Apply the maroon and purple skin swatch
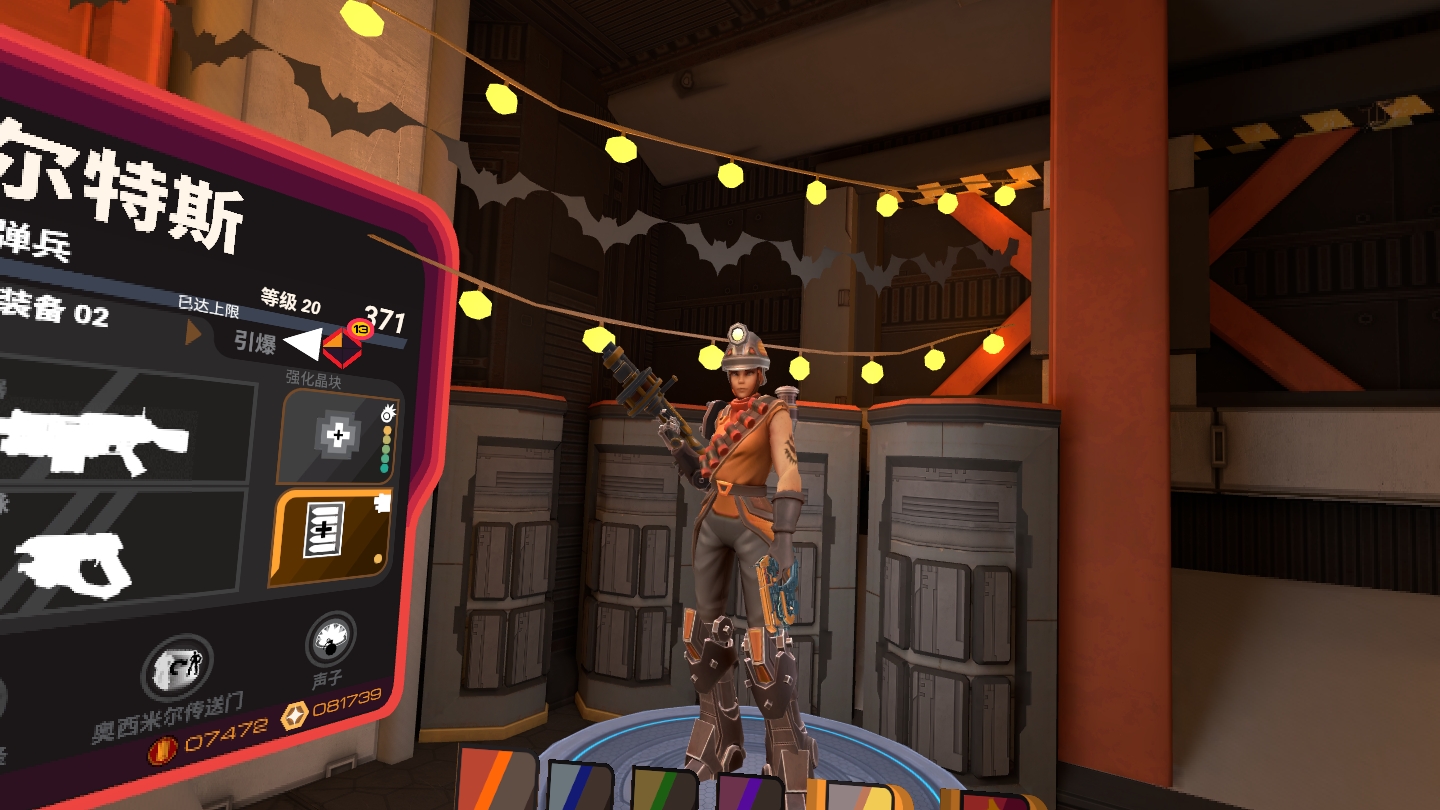The width and height of the screenshot is (1440, 810). [750, 792]
